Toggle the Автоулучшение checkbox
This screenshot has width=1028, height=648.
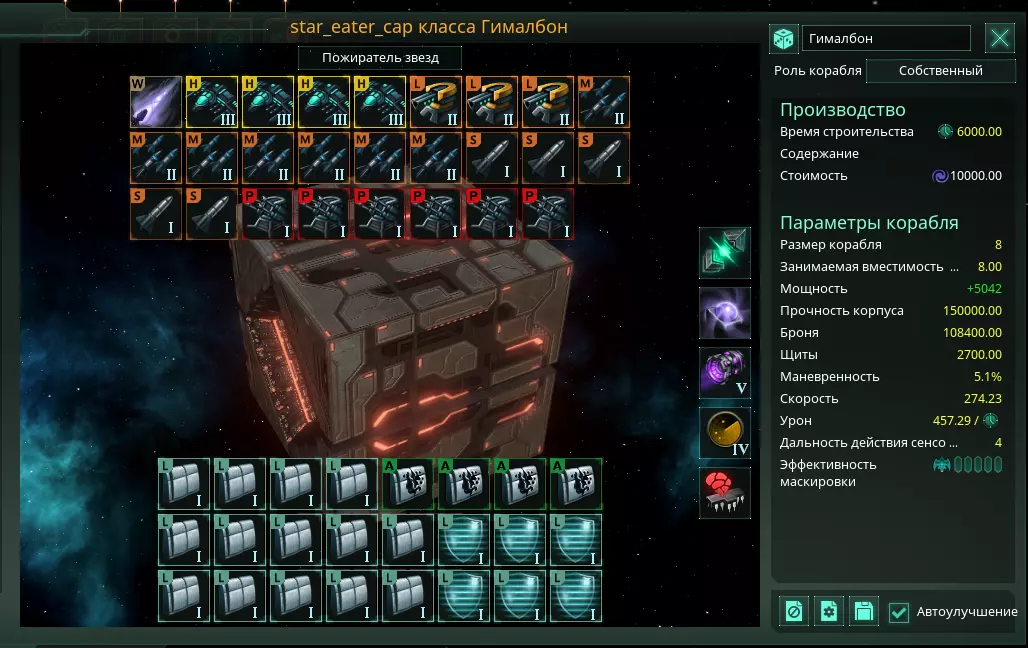point(899,612)
